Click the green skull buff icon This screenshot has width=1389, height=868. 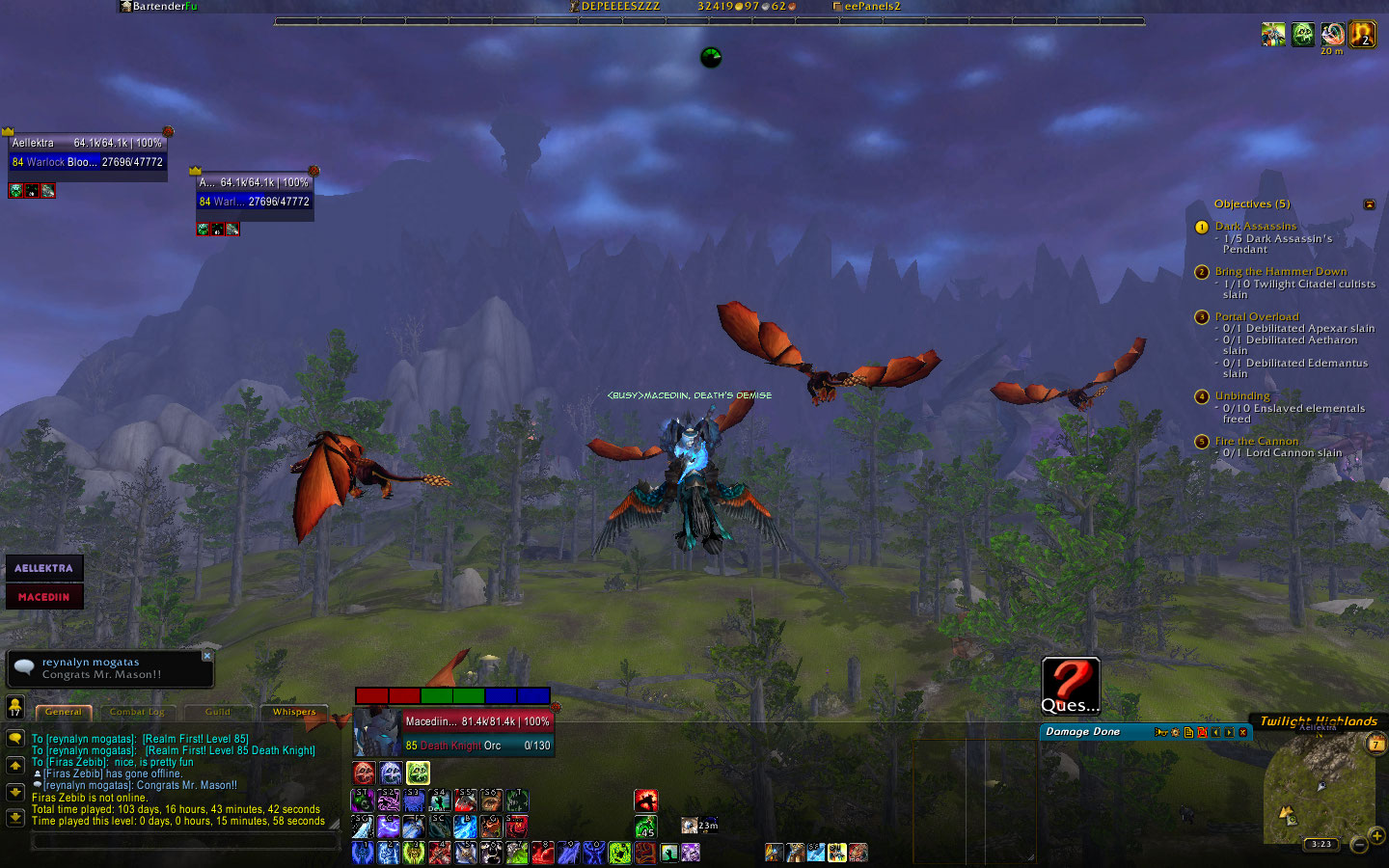(1302, 35)
